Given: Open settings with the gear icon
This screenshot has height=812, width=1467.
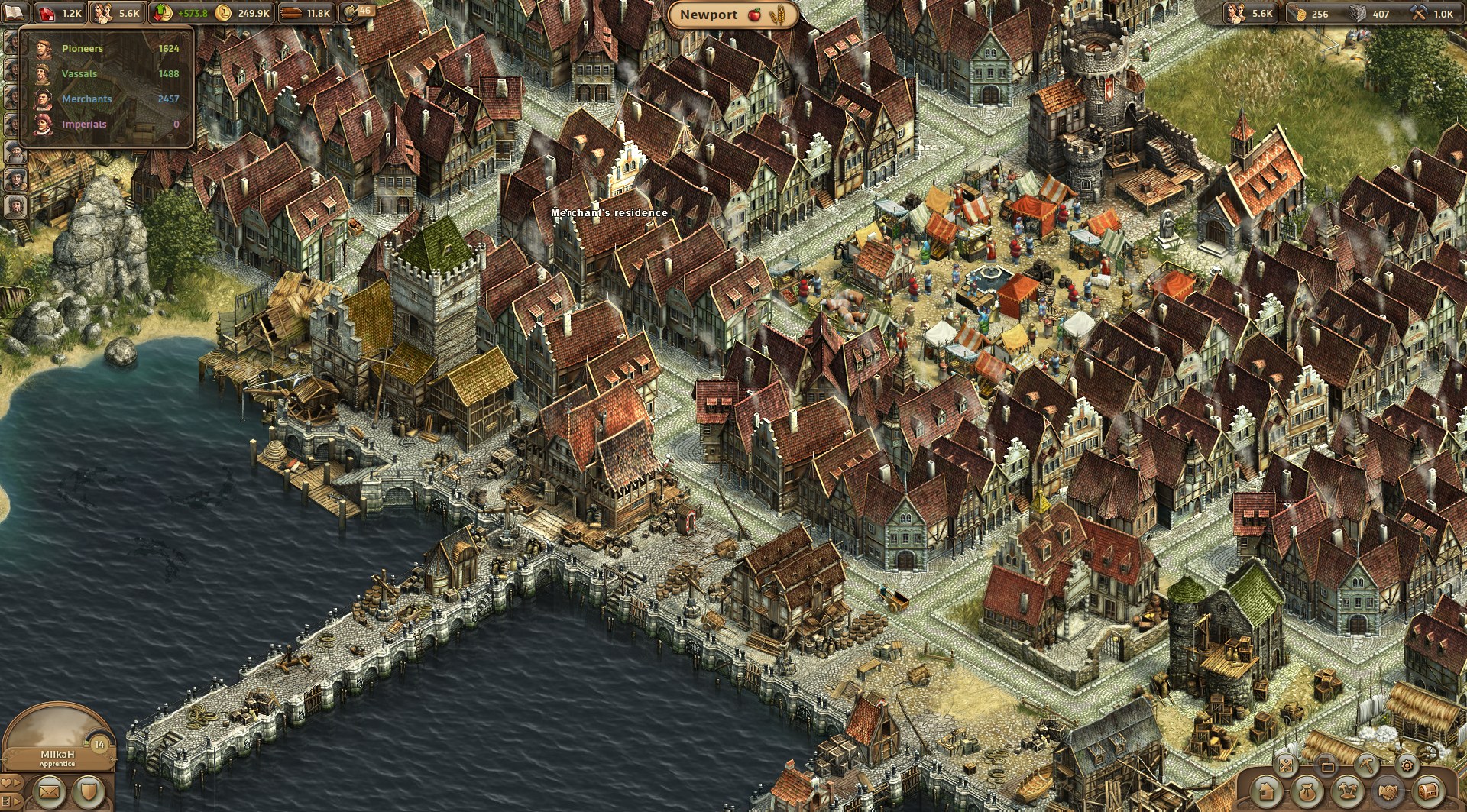Looking at the screenshot, I should tap(1407, 764).
